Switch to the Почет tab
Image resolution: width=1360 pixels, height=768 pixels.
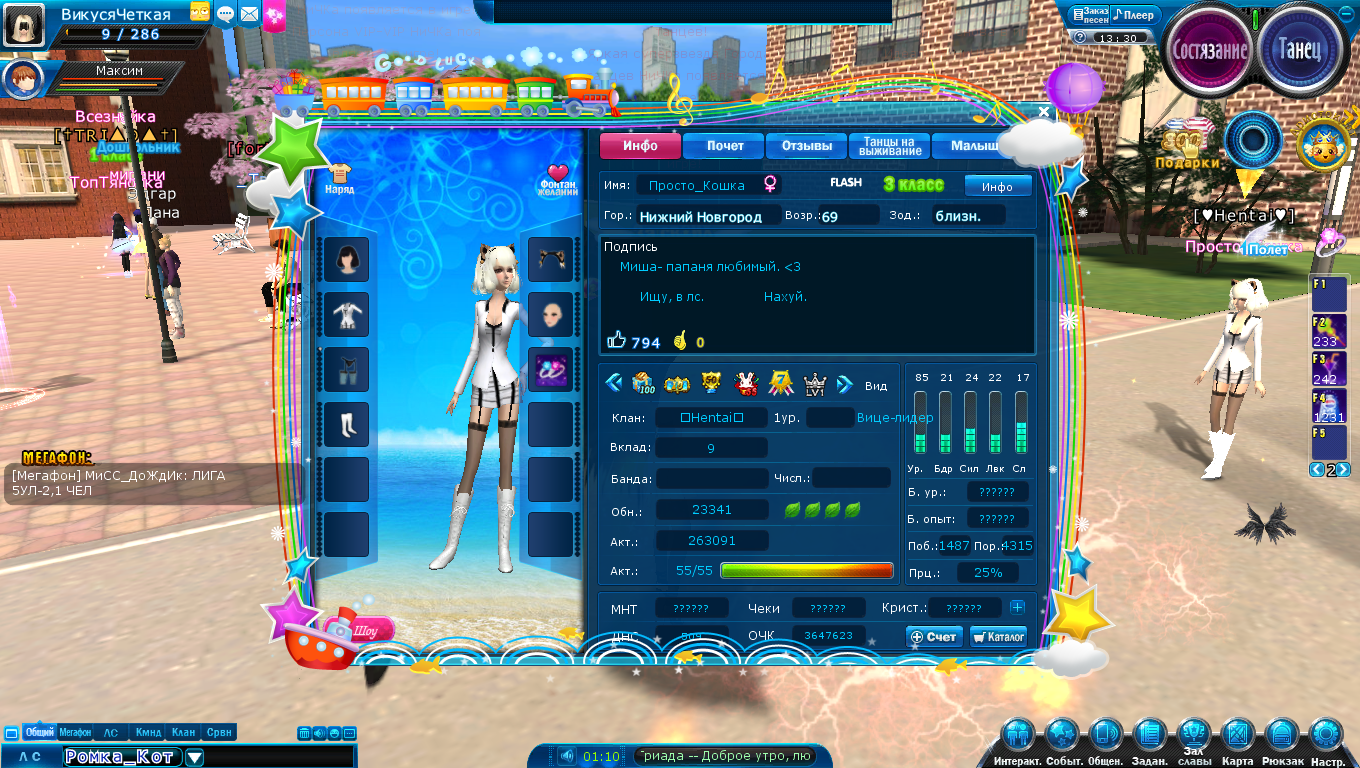[x=725, y=146]
